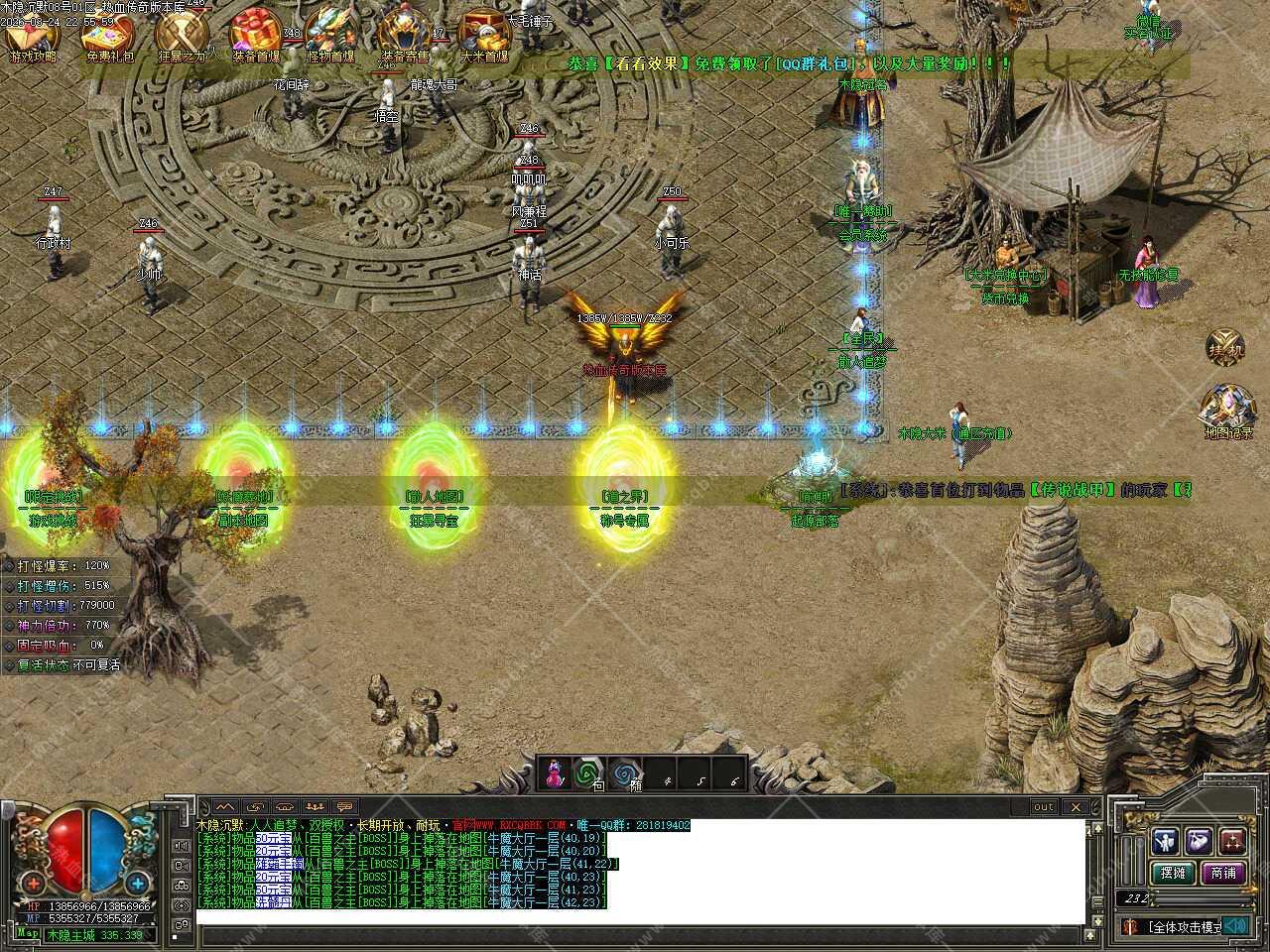
Task: Open the character equipment icon with the shield
Action: pyautogui.click(x=1165, y=841)
